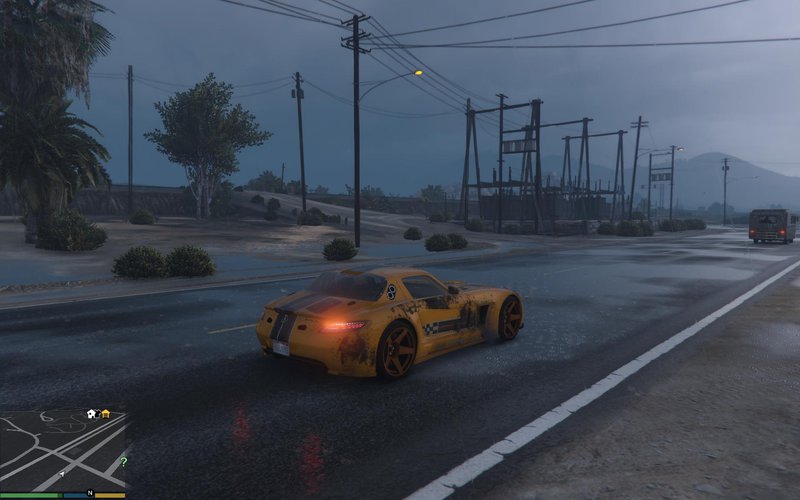800x500 pixels.
Task: Select the orange house marker on minimap
Action: click(105, 413)
